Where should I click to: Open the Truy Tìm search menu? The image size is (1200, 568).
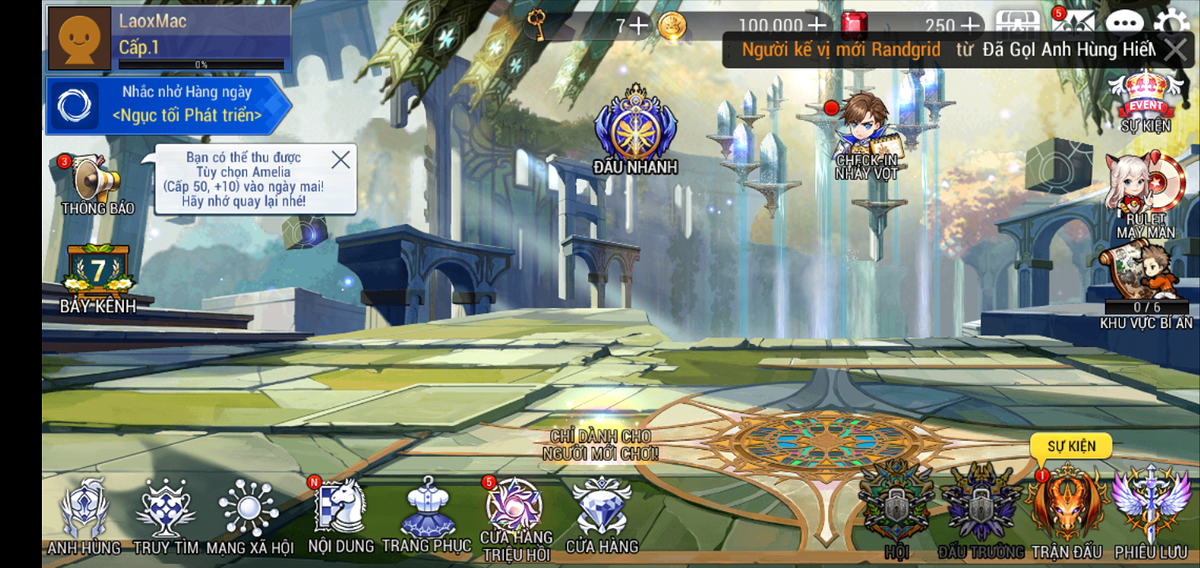[165, 512]
